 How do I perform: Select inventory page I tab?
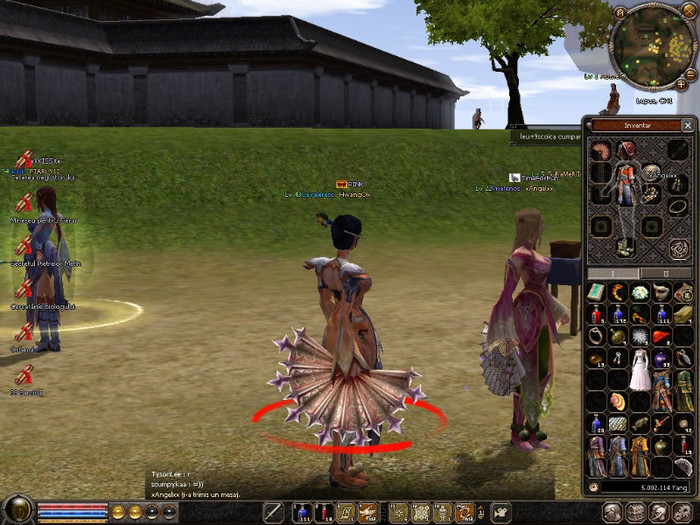[x=614, y=273]
